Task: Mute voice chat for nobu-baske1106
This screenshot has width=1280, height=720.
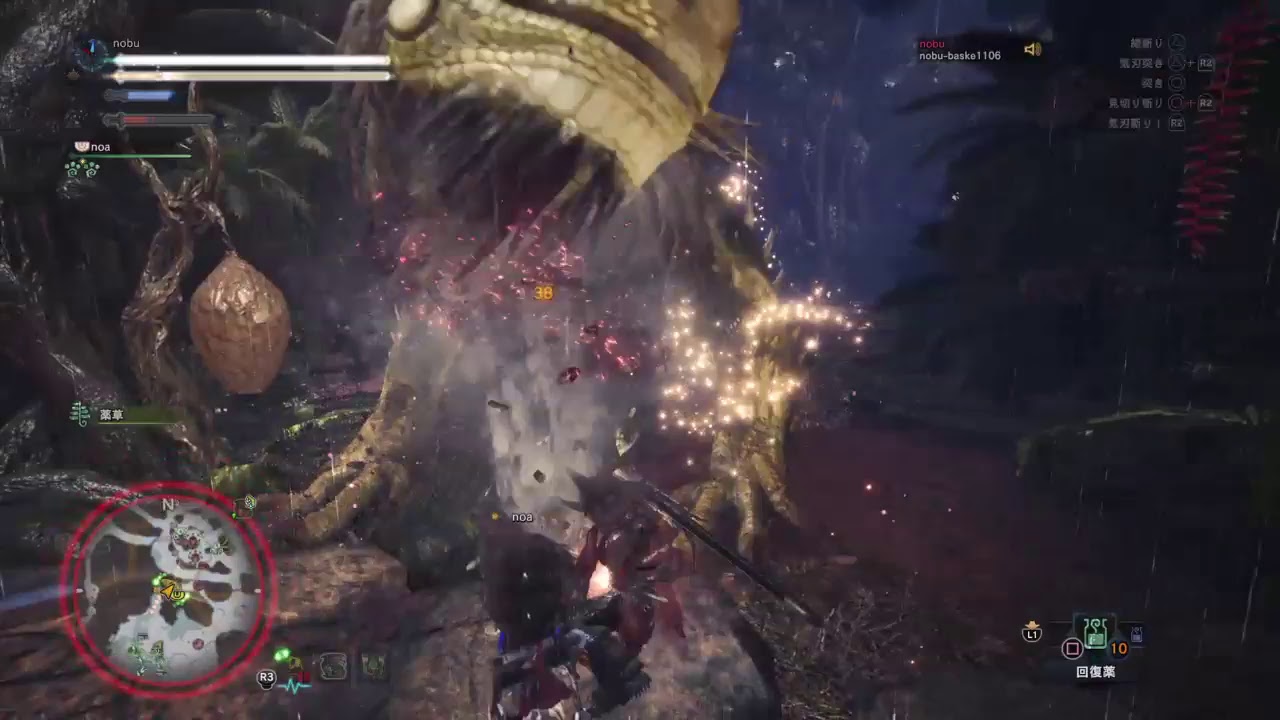Action: pyautogui.click(x=1035, y=46)
